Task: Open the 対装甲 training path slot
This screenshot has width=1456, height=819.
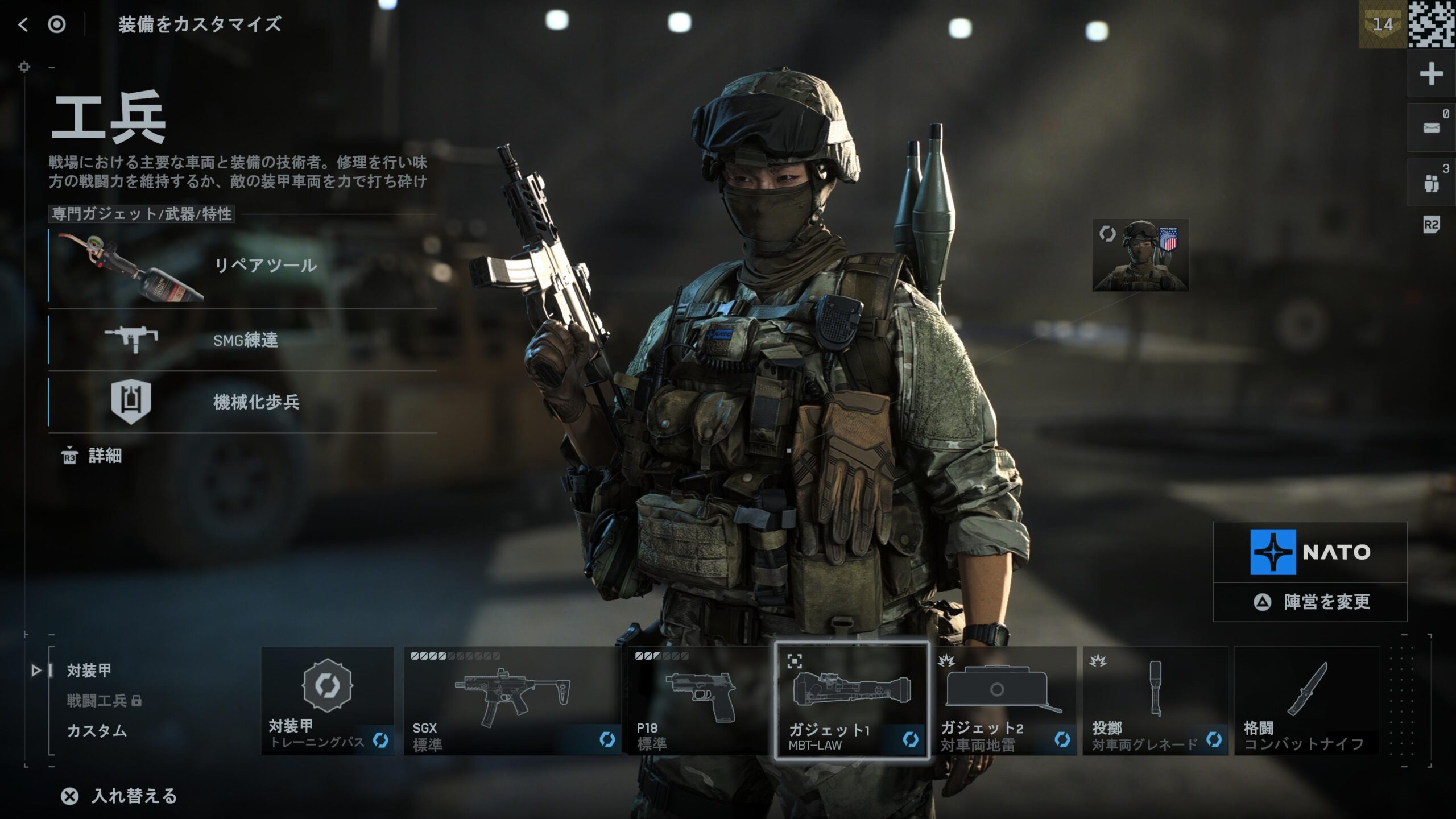Action: (x=328, y=701)
